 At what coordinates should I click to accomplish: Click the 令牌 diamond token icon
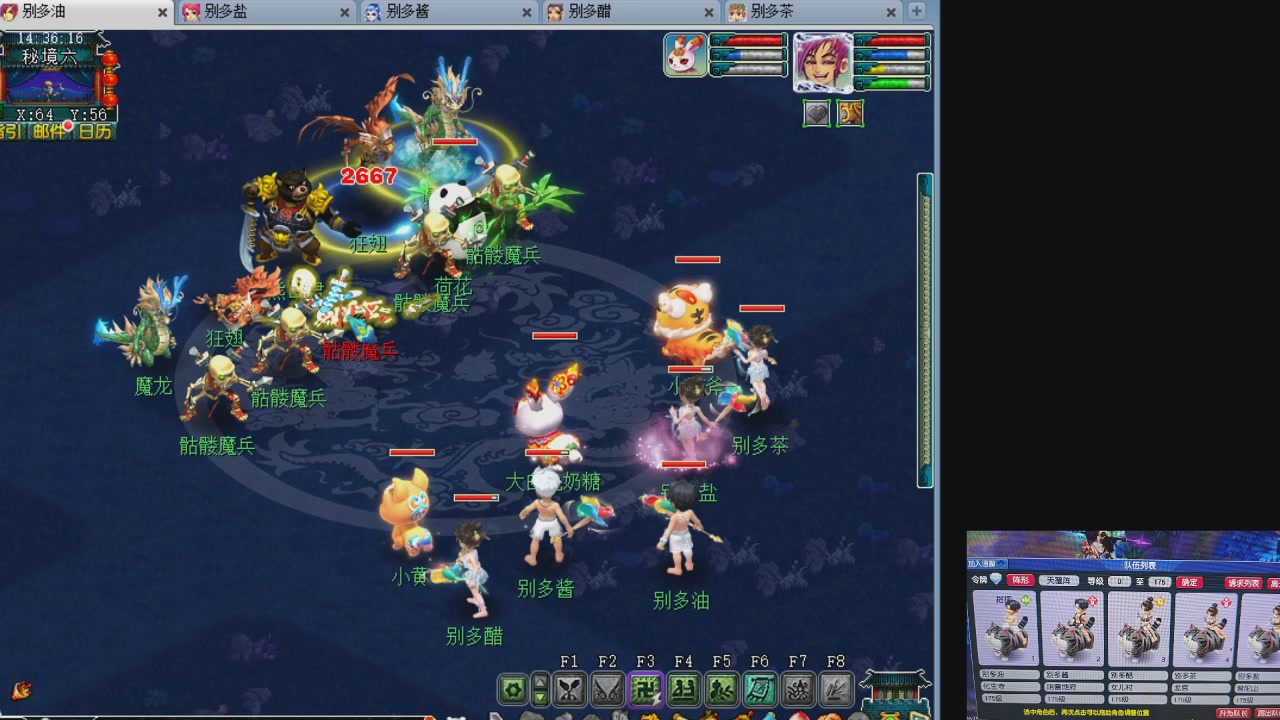click(996, 580)
